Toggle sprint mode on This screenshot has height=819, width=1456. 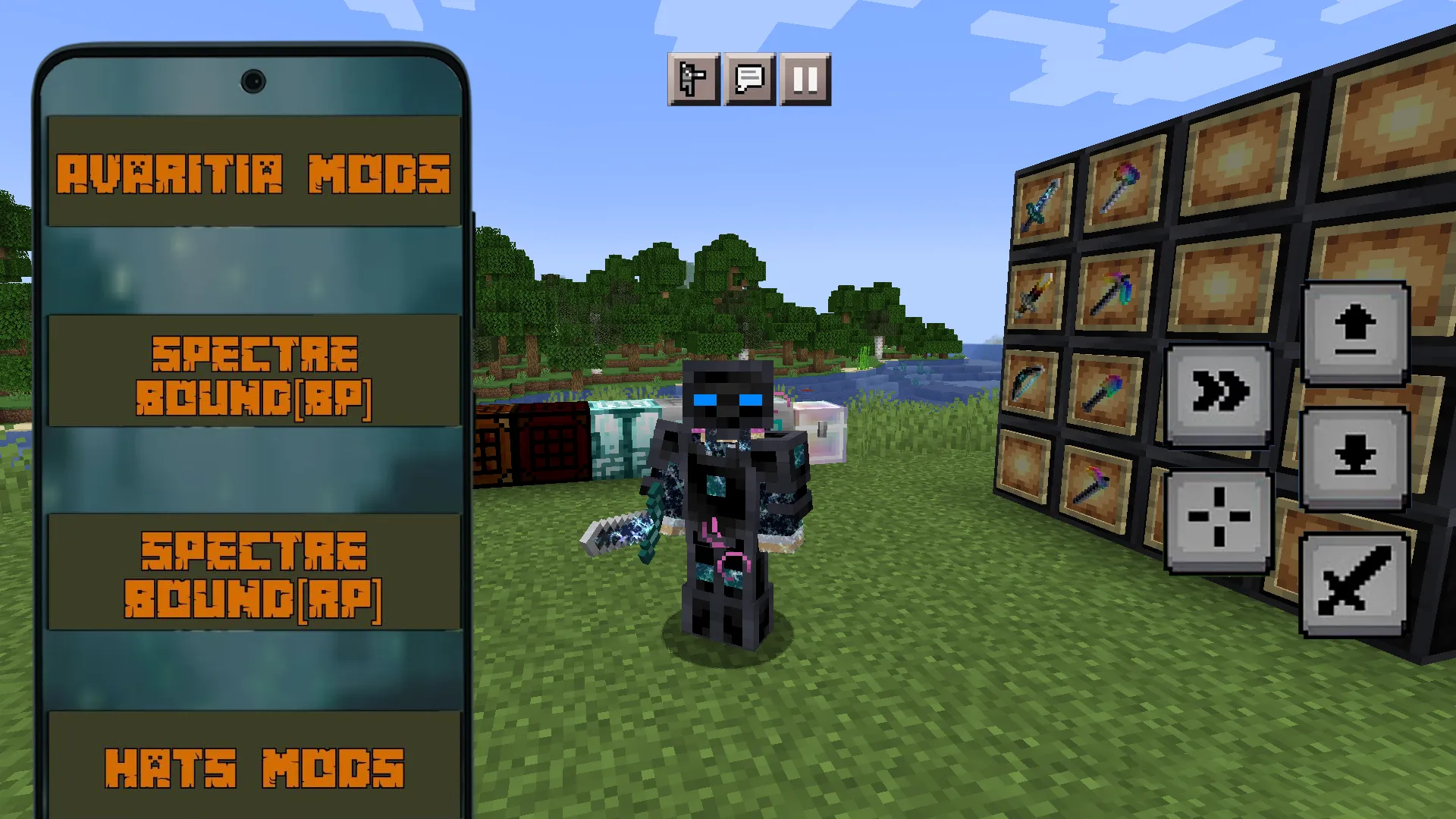[1217, 391]
